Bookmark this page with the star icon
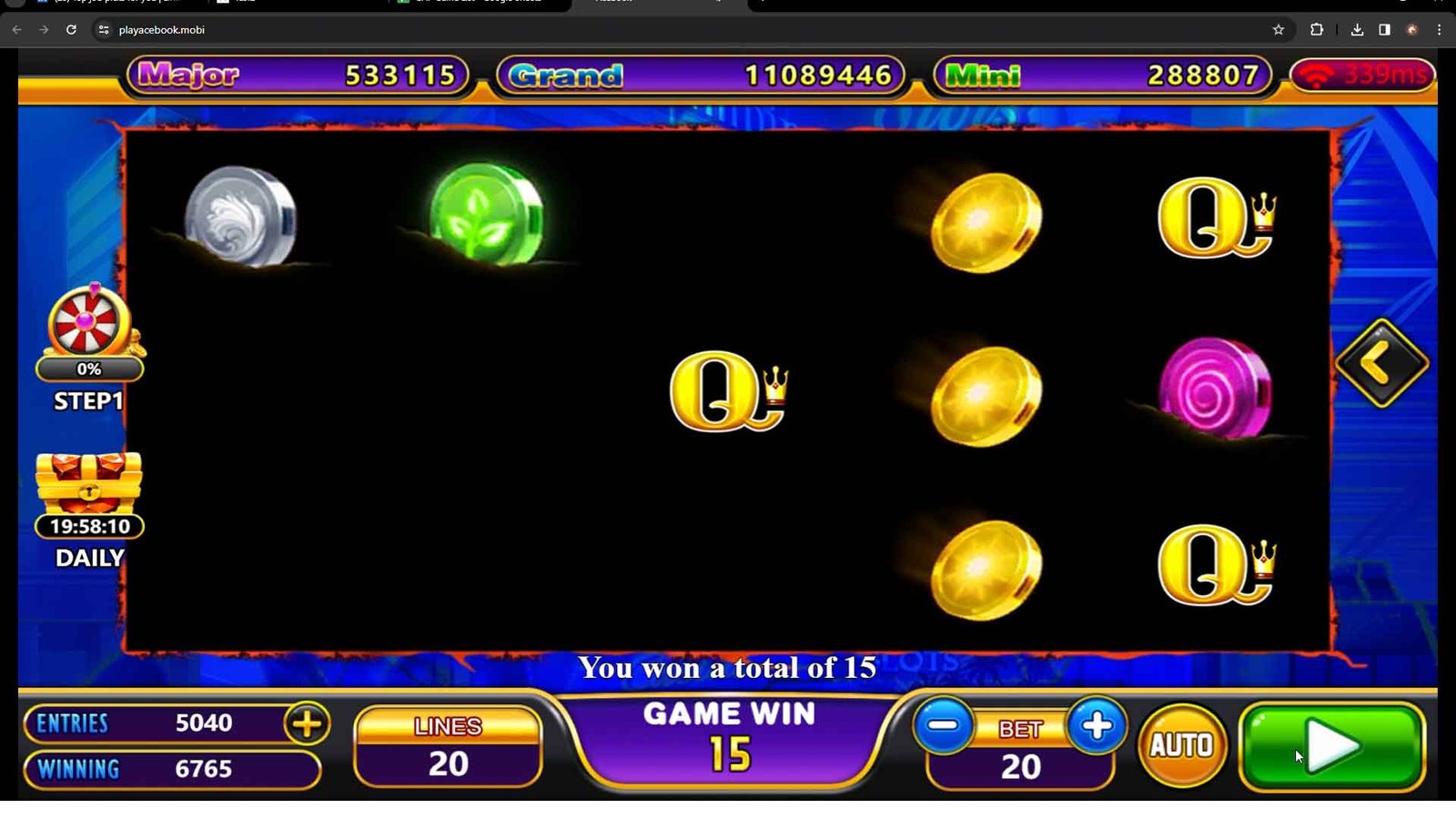This screenshot has height=819, width=1456. click(x=1279, y=30)
